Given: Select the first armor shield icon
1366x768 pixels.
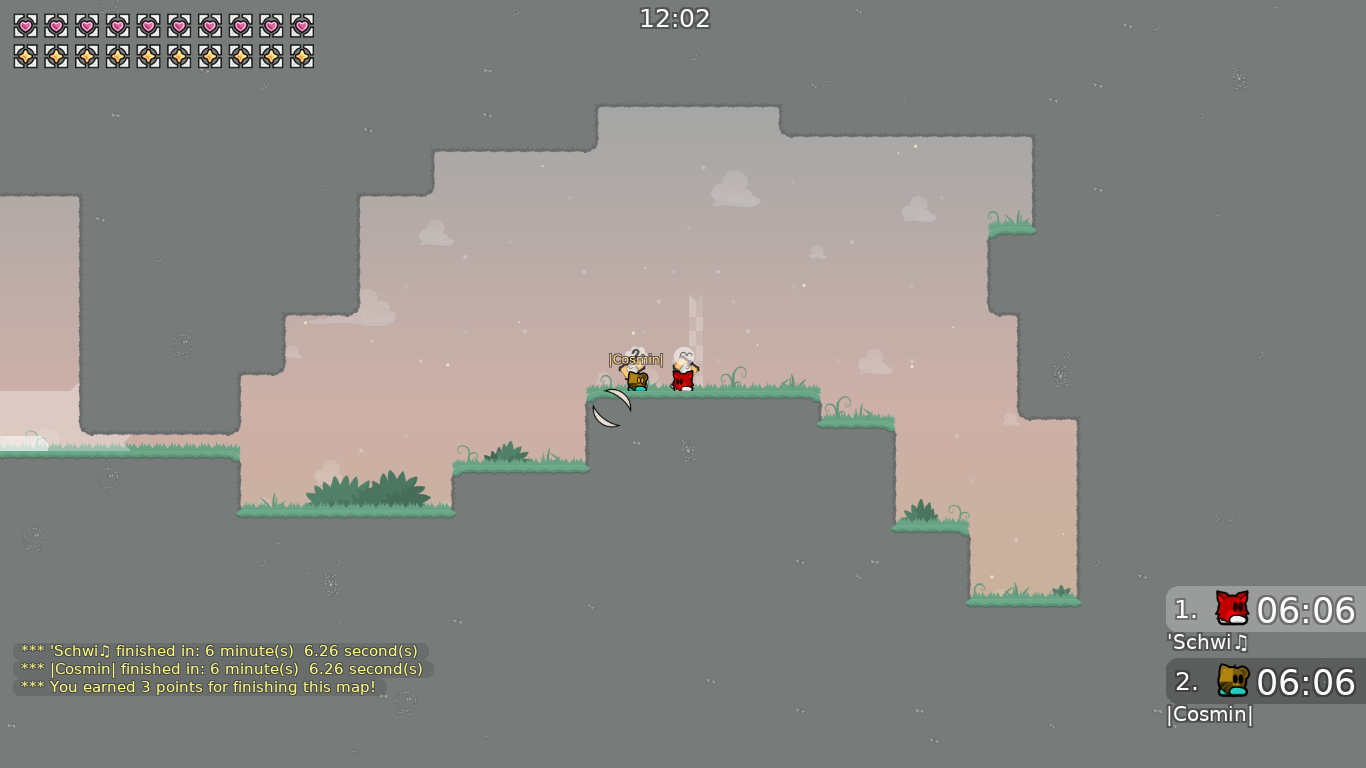Looking at the screenshot, I should 25,56.
